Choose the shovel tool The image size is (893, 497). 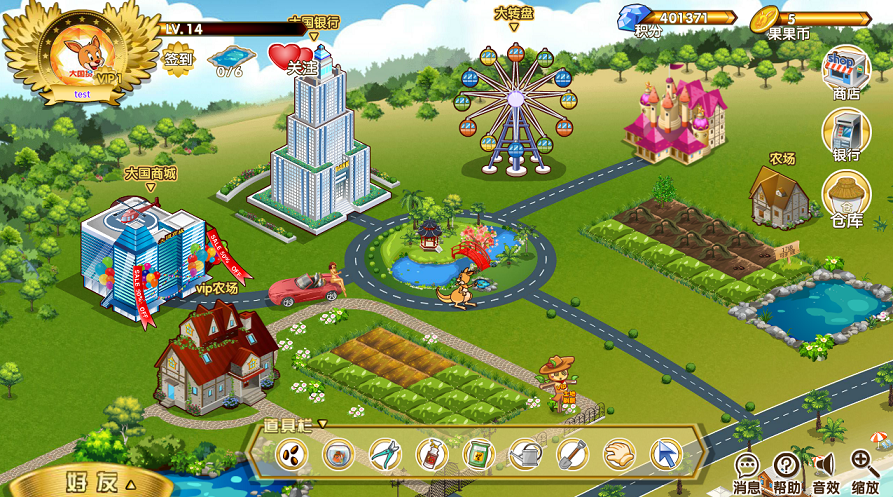pos(572,455)
